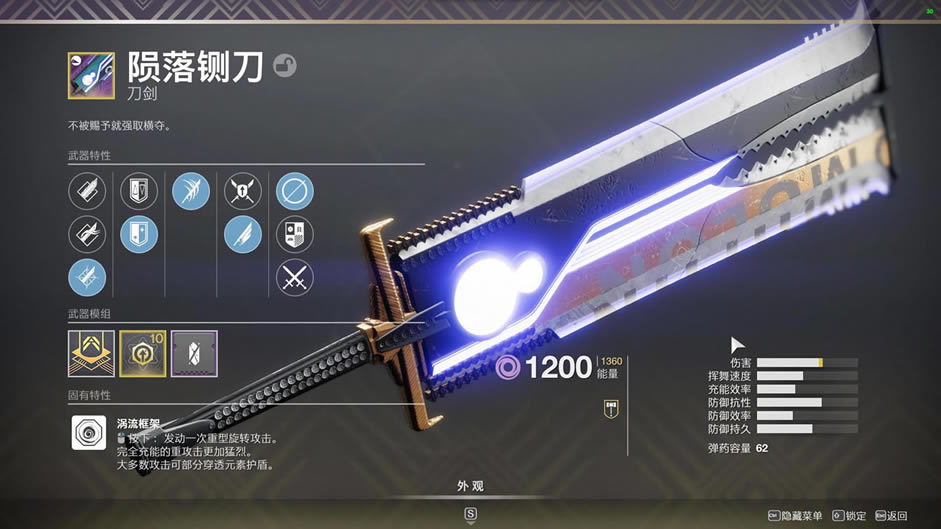Select the claw-slash perk icon

190,191
